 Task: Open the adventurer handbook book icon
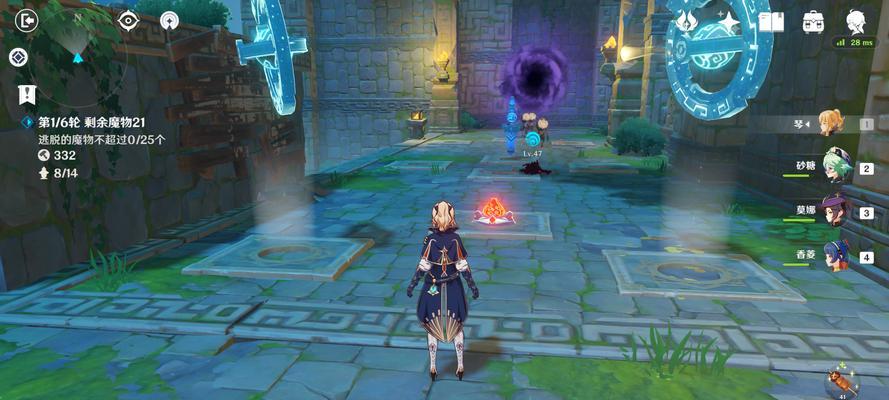(x=771, y=22)
